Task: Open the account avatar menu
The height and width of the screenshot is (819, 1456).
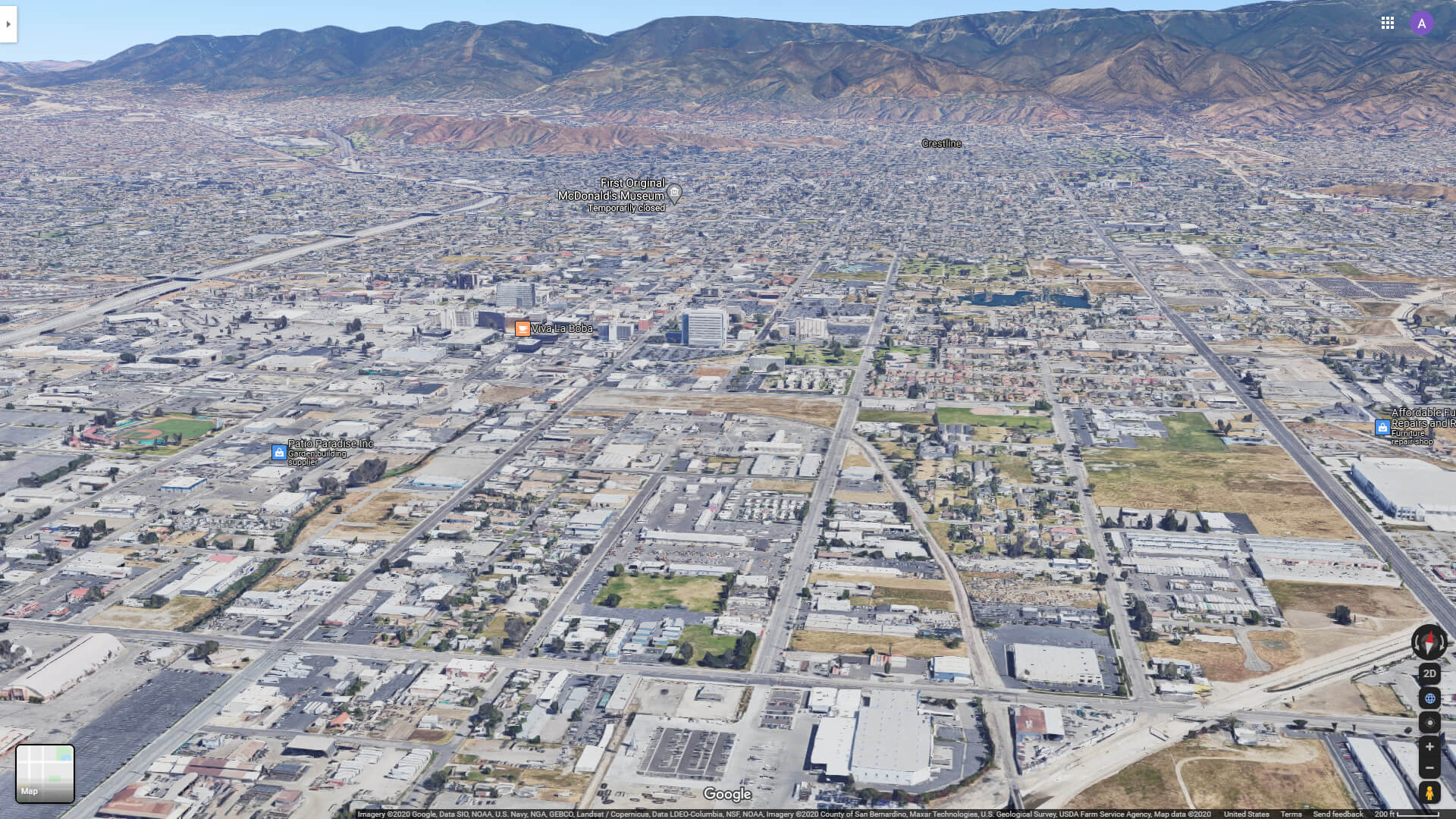Action: tap(1421, 23)
